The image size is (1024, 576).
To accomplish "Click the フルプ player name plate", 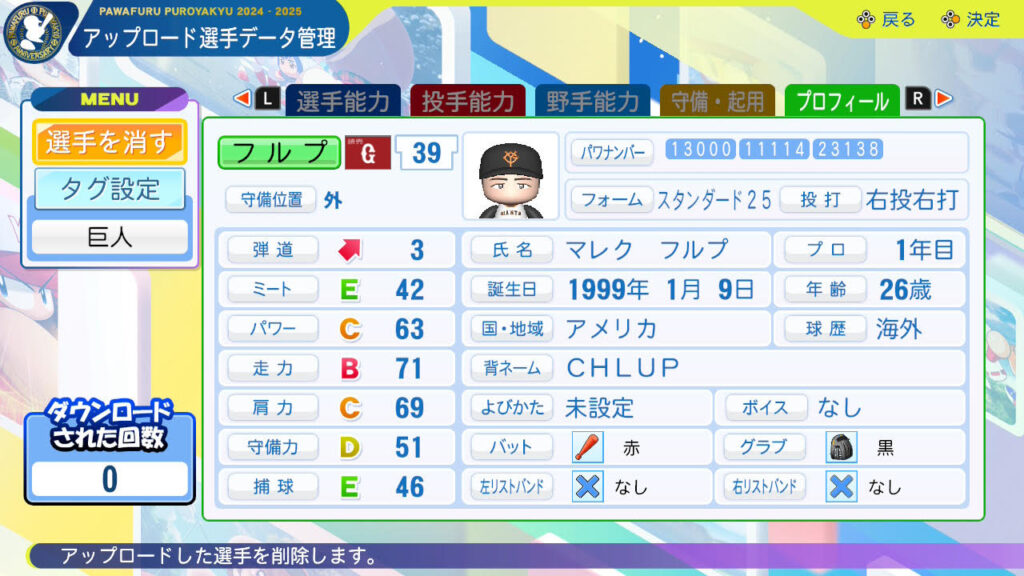I will pyautogui.click(x=279, y=152).
